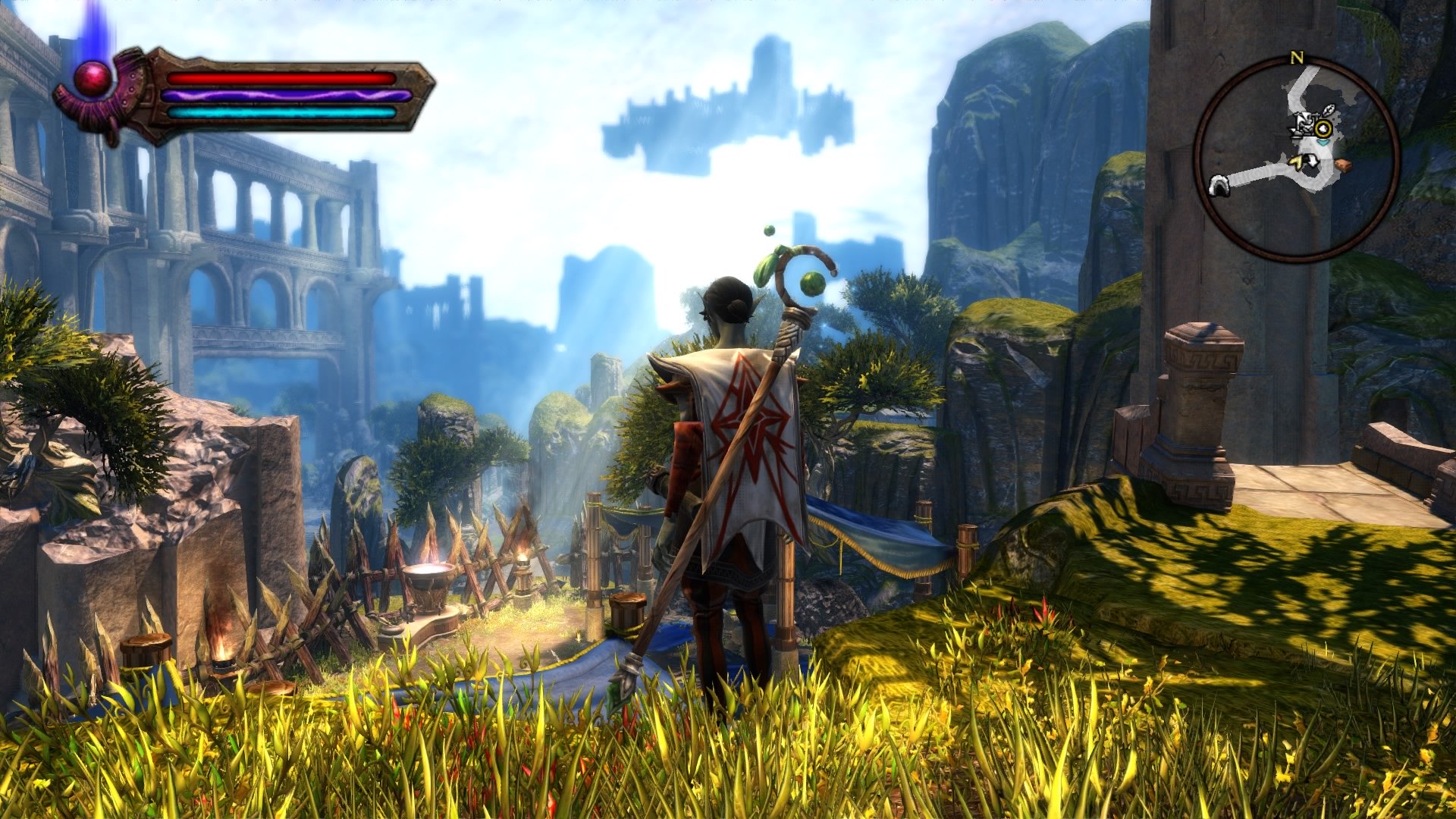Click the quest objective marker on the minimap
The height and width of the screenshot is (819, 1456).
click(1323, 127)
